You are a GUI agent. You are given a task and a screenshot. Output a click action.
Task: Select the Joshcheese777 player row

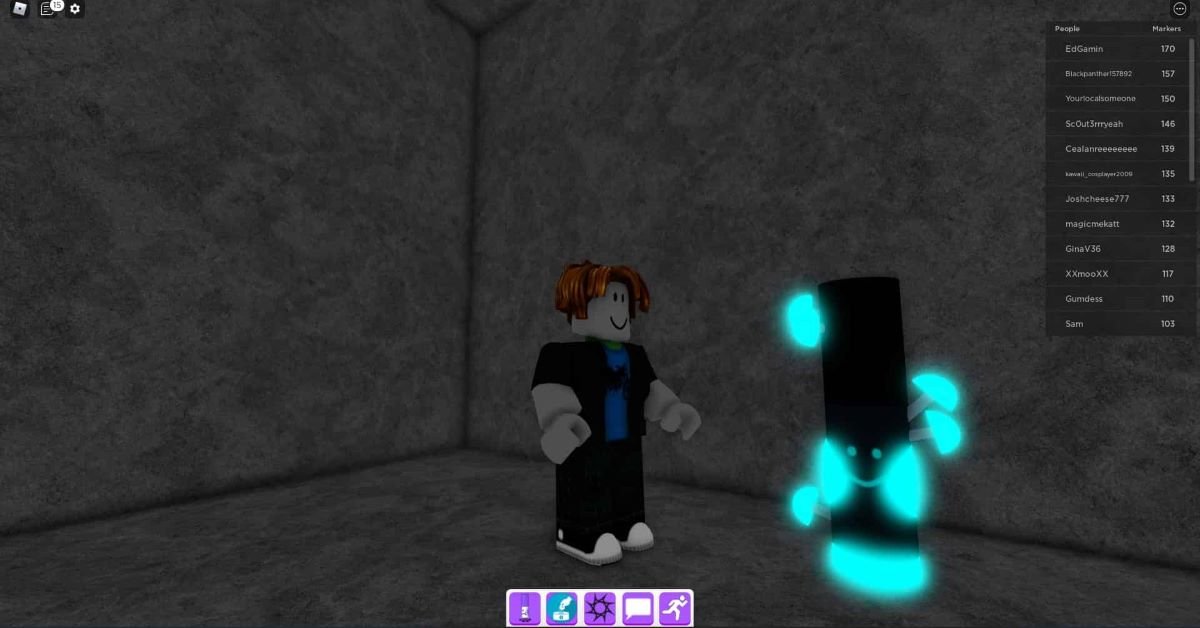tap(1097, 199)
